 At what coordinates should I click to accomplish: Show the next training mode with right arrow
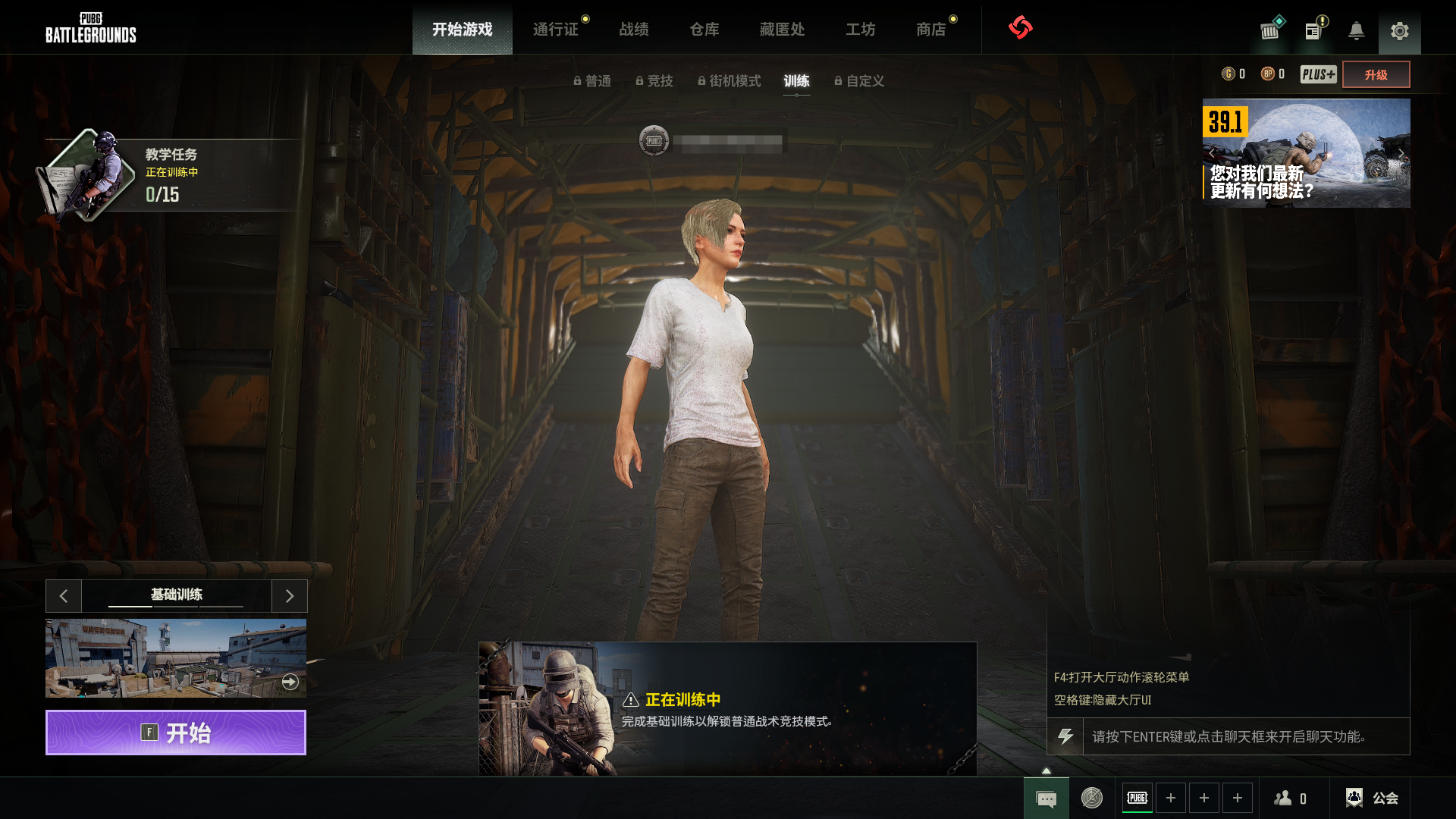pos(289,596)
